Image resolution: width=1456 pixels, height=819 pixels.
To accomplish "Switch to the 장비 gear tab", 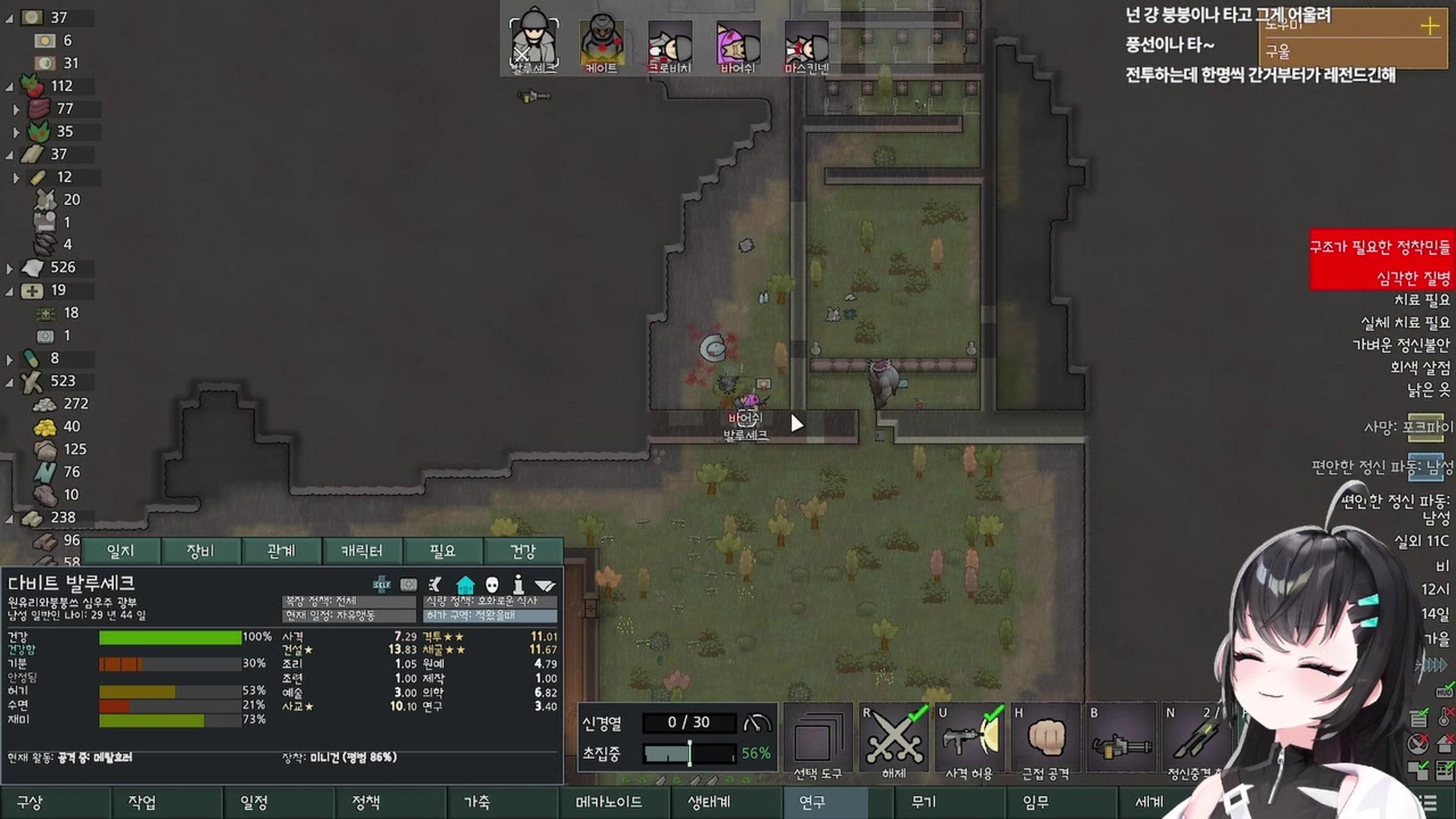I will pyautogui.click(x=201, y=551).
